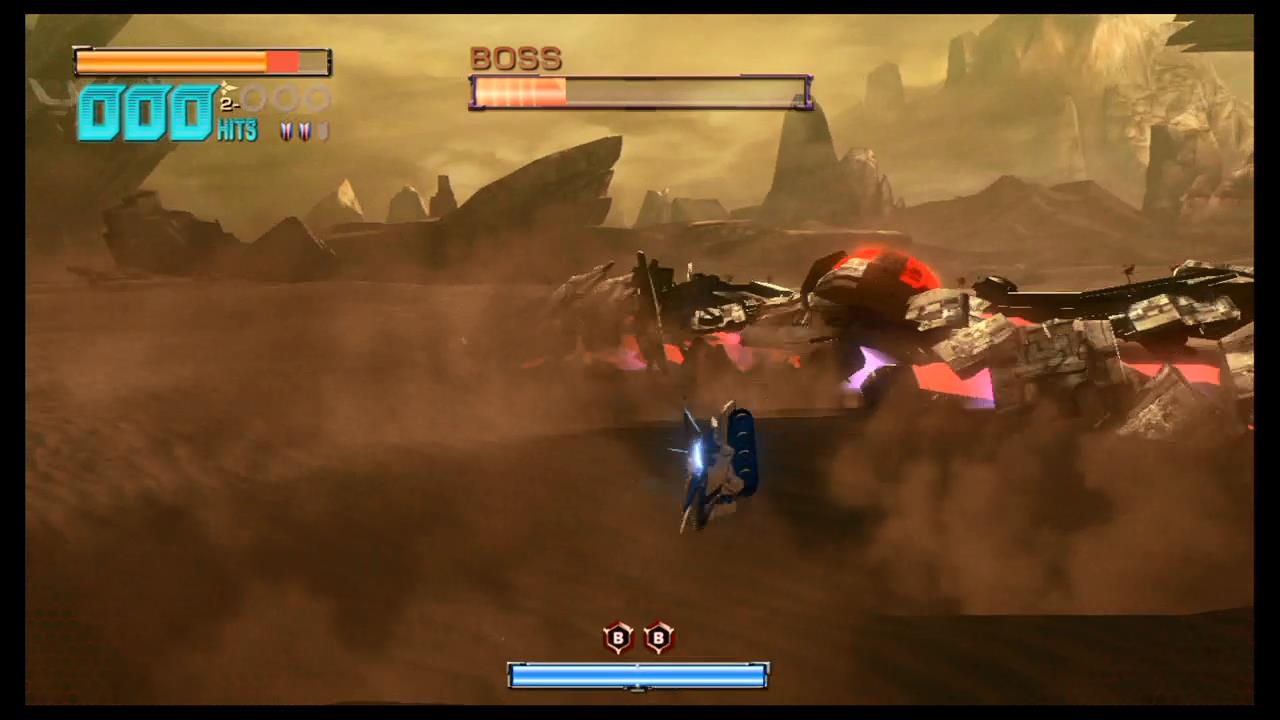
Task: Select the first B bomb hexagon icon
Action: pos(617,638)
